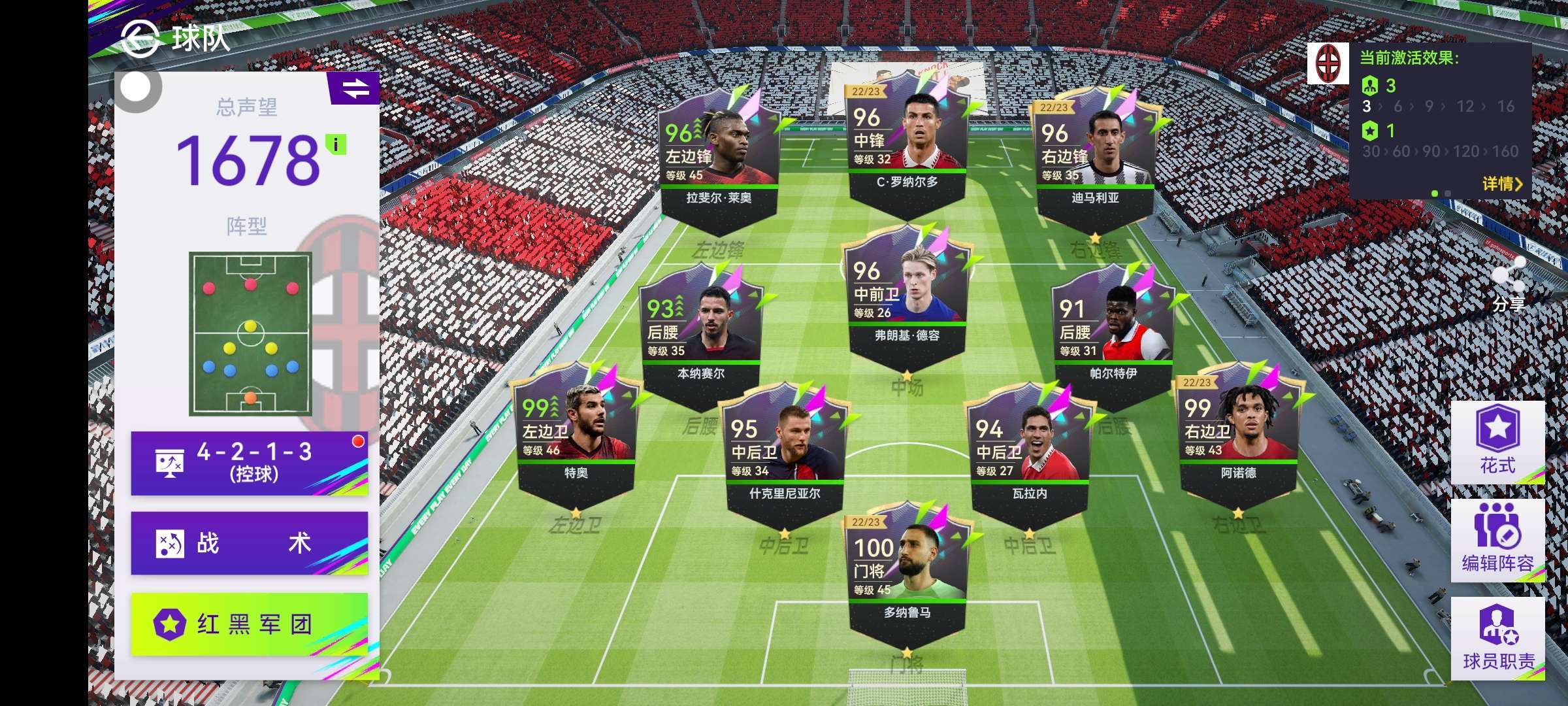Select the 红黑军团 team button
This screenshot has width=1568, height=706.
click(x=249, y=624)
